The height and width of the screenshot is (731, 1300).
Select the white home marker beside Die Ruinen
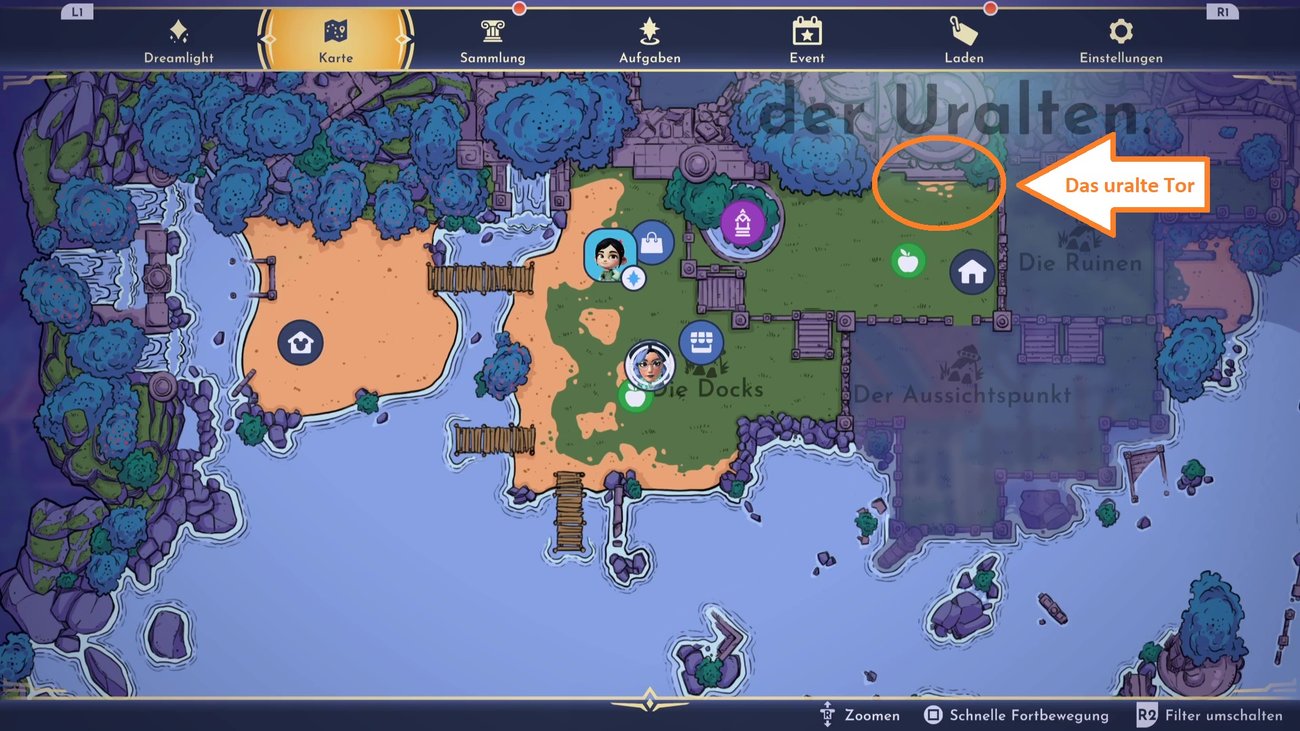970,269
